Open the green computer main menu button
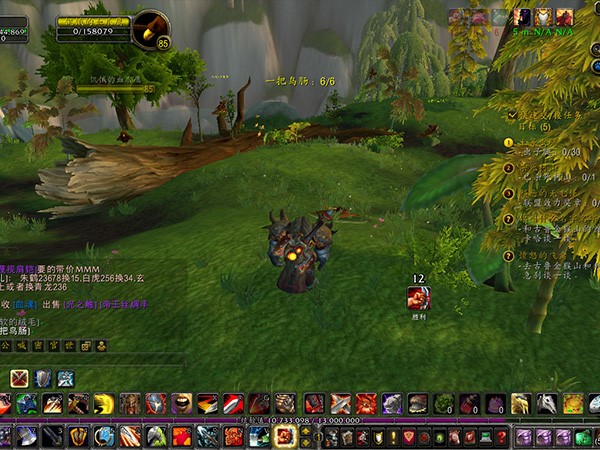Viewport: 600px width, 450px height. coord(483,437)
